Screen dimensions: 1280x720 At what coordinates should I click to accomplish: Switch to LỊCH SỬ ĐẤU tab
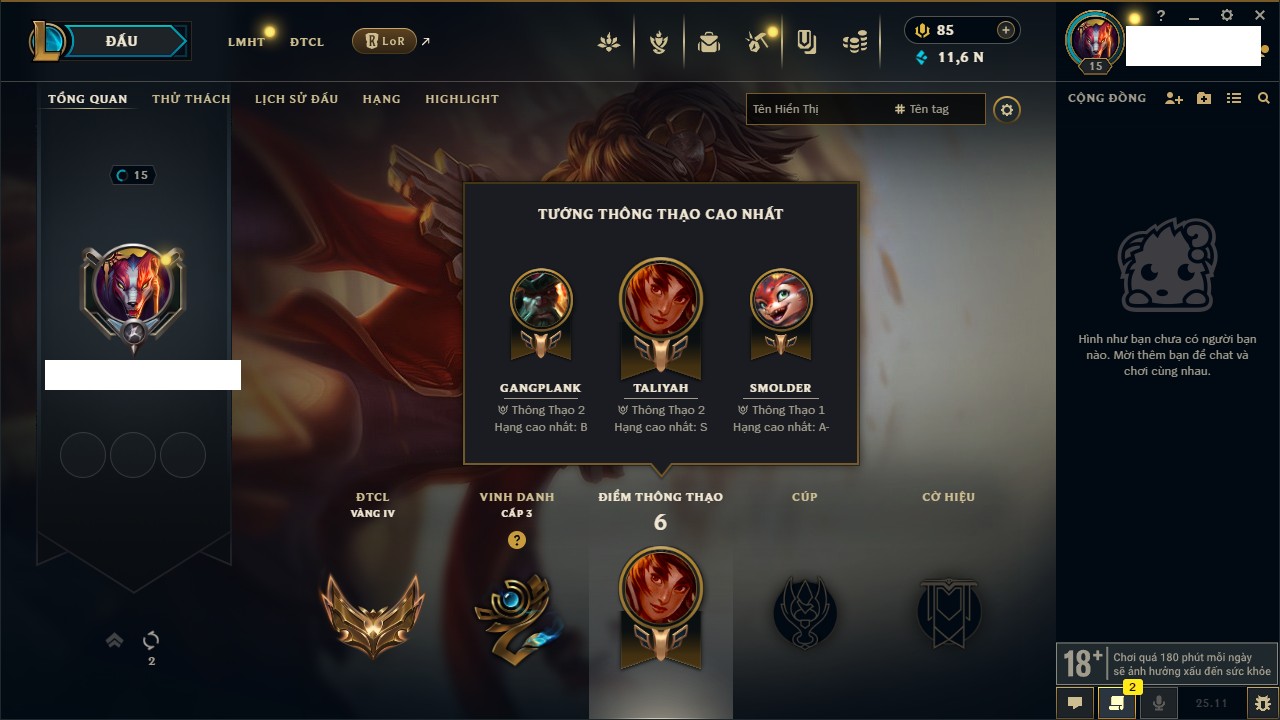pyautogui.click(x=296, y=99)
